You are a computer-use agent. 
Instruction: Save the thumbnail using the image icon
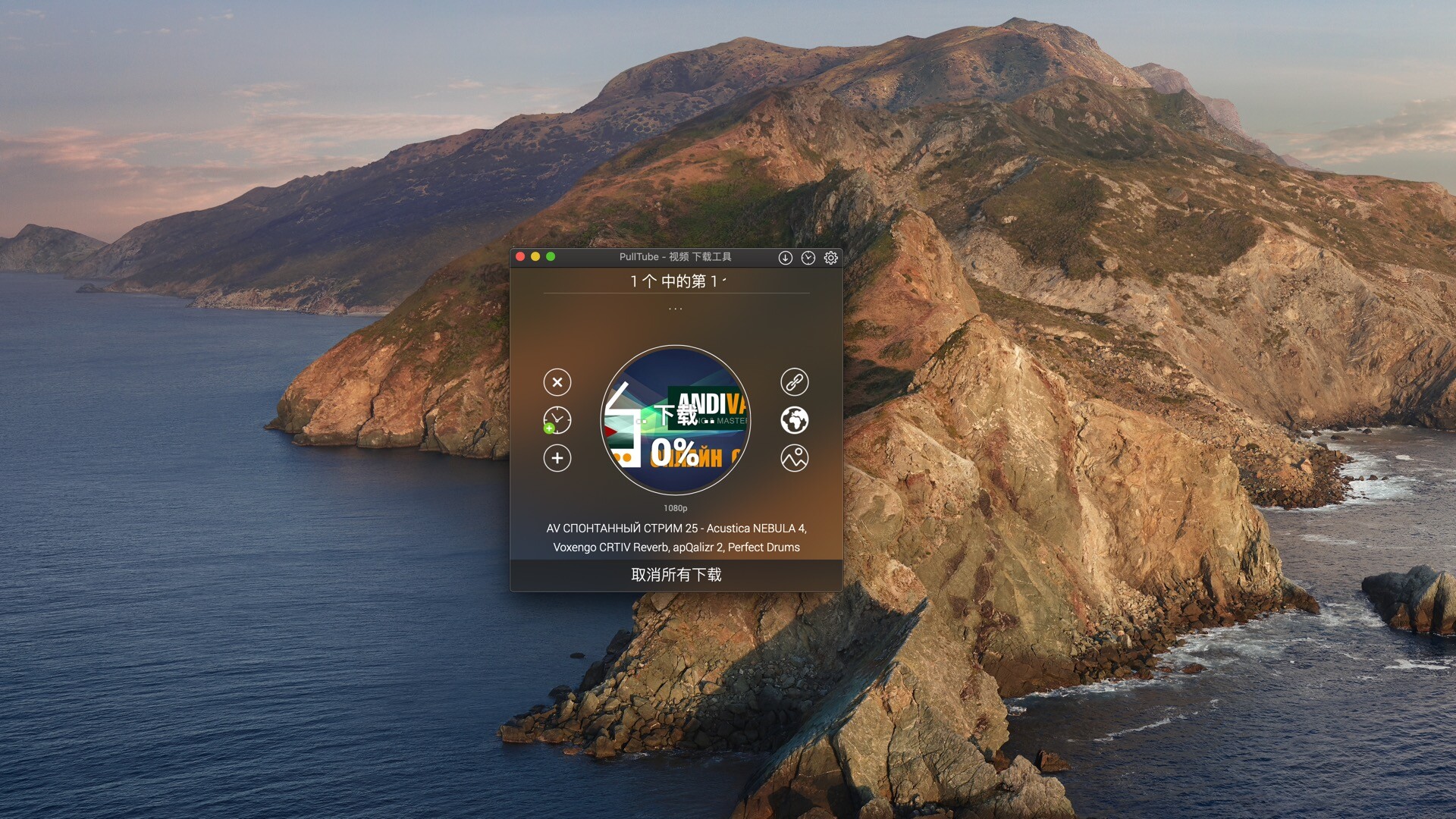795,459
